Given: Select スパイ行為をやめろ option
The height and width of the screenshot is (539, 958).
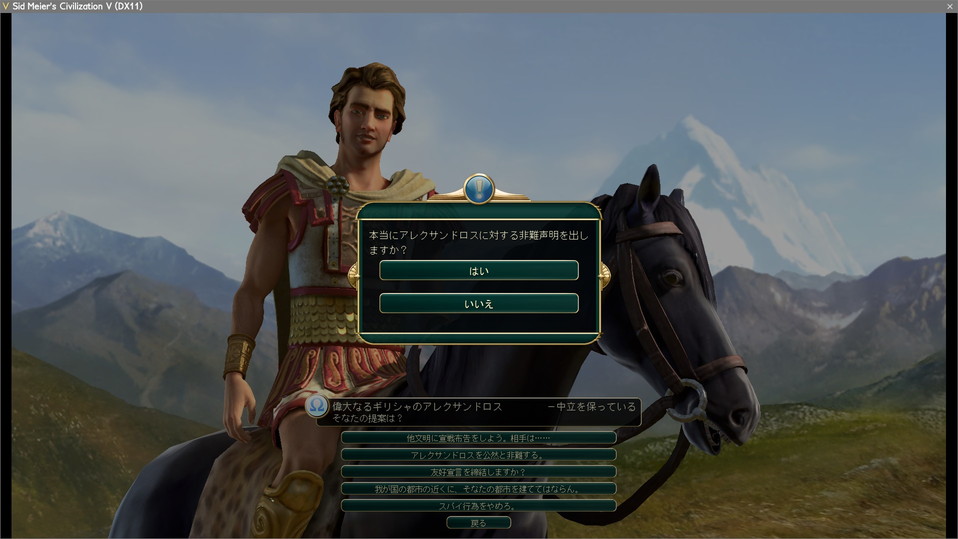Looking at the screenshot, I should coord(478,505).
